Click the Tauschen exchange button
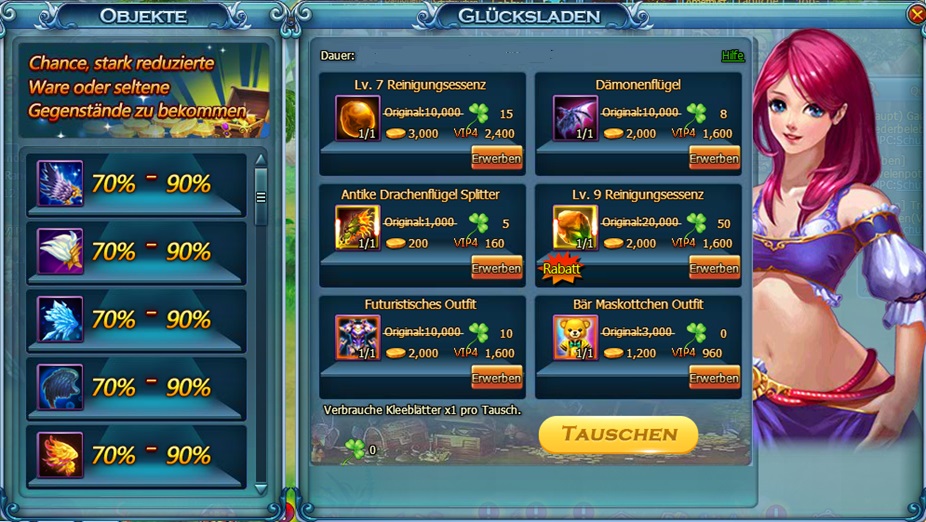 coord(618,434)
